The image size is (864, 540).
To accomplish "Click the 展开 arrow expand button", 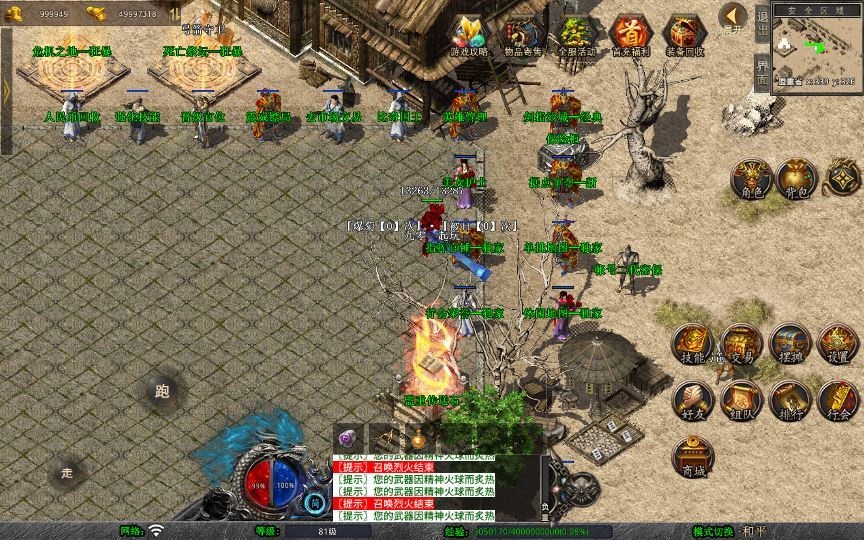I will (734, 17).
